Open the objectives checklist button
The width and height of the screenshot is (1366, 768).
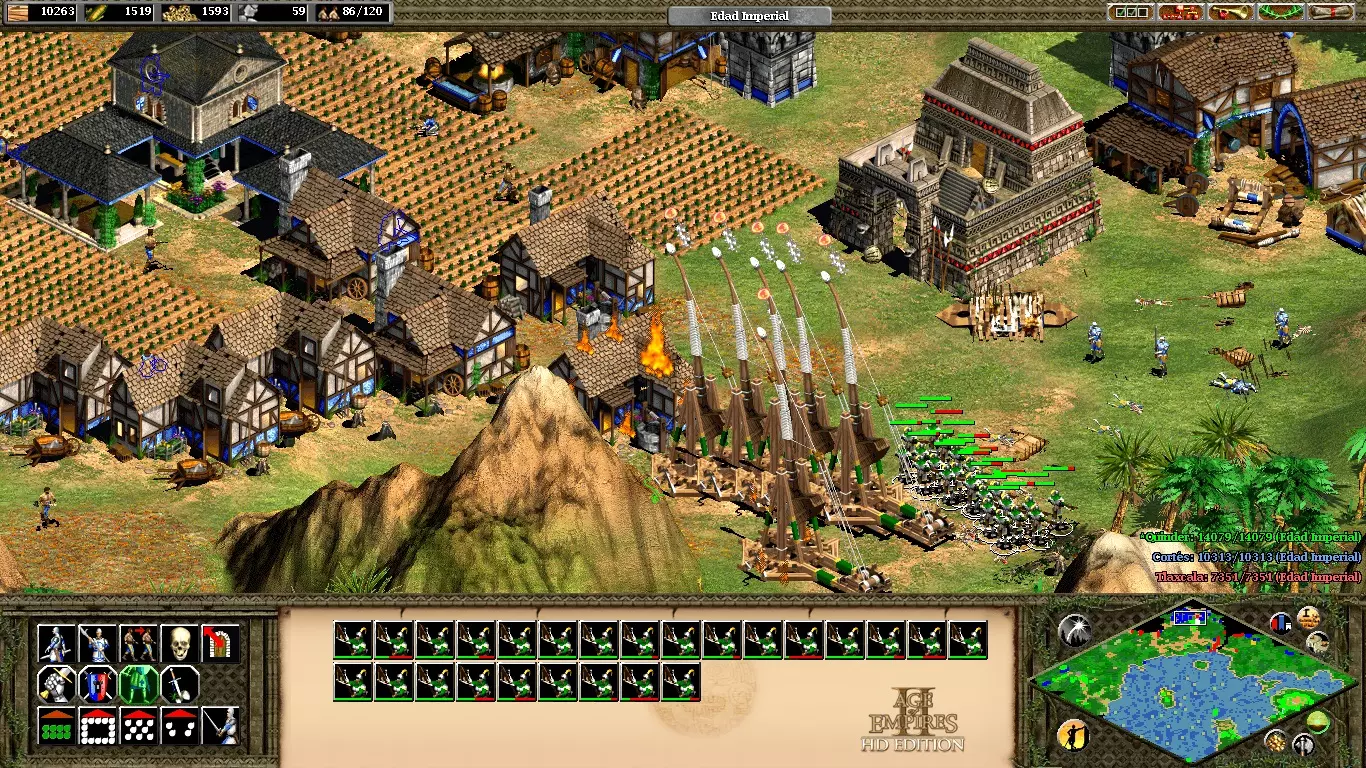point(1131,13)
